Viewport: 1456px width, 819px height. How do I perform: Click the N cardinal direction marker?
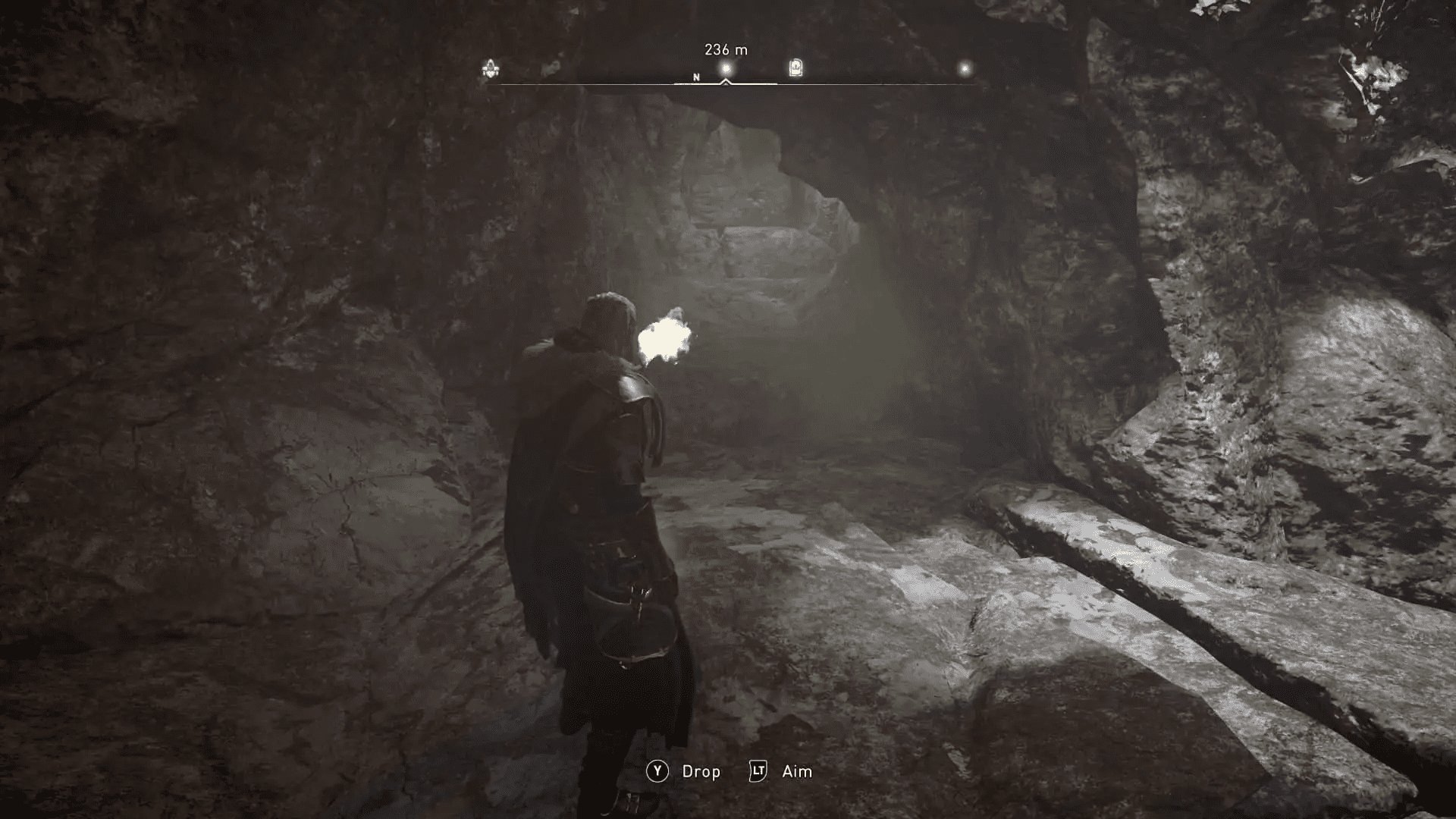click(x=695, y=77)
